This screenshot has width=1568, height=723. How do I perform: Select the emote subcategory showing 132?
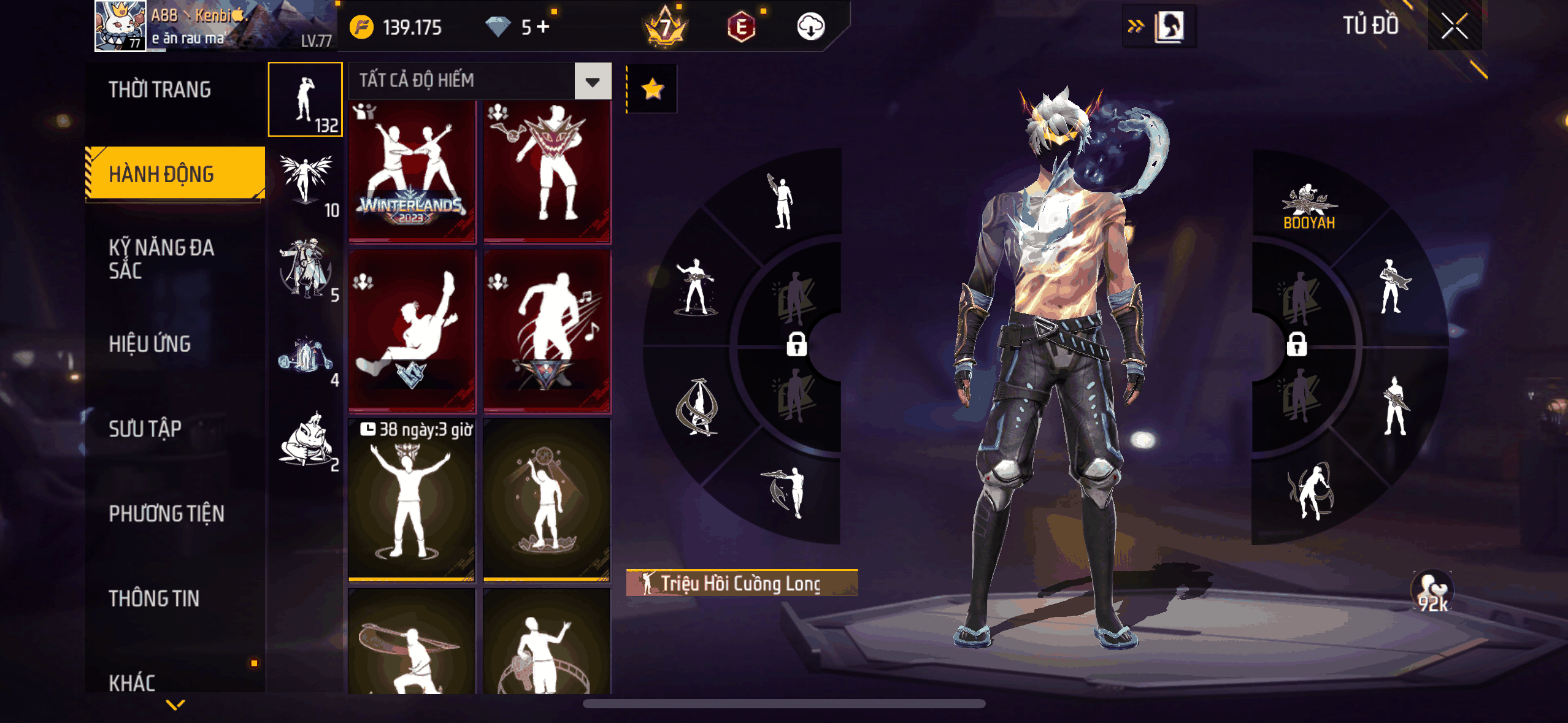305,99
